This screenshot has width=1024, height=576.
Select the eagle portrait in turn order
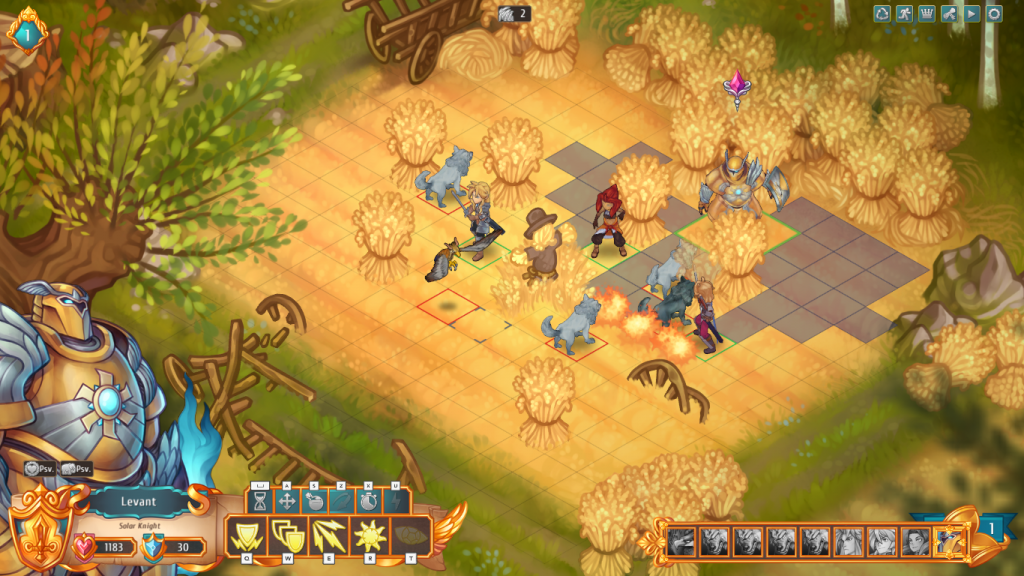[x=681, y=541]
